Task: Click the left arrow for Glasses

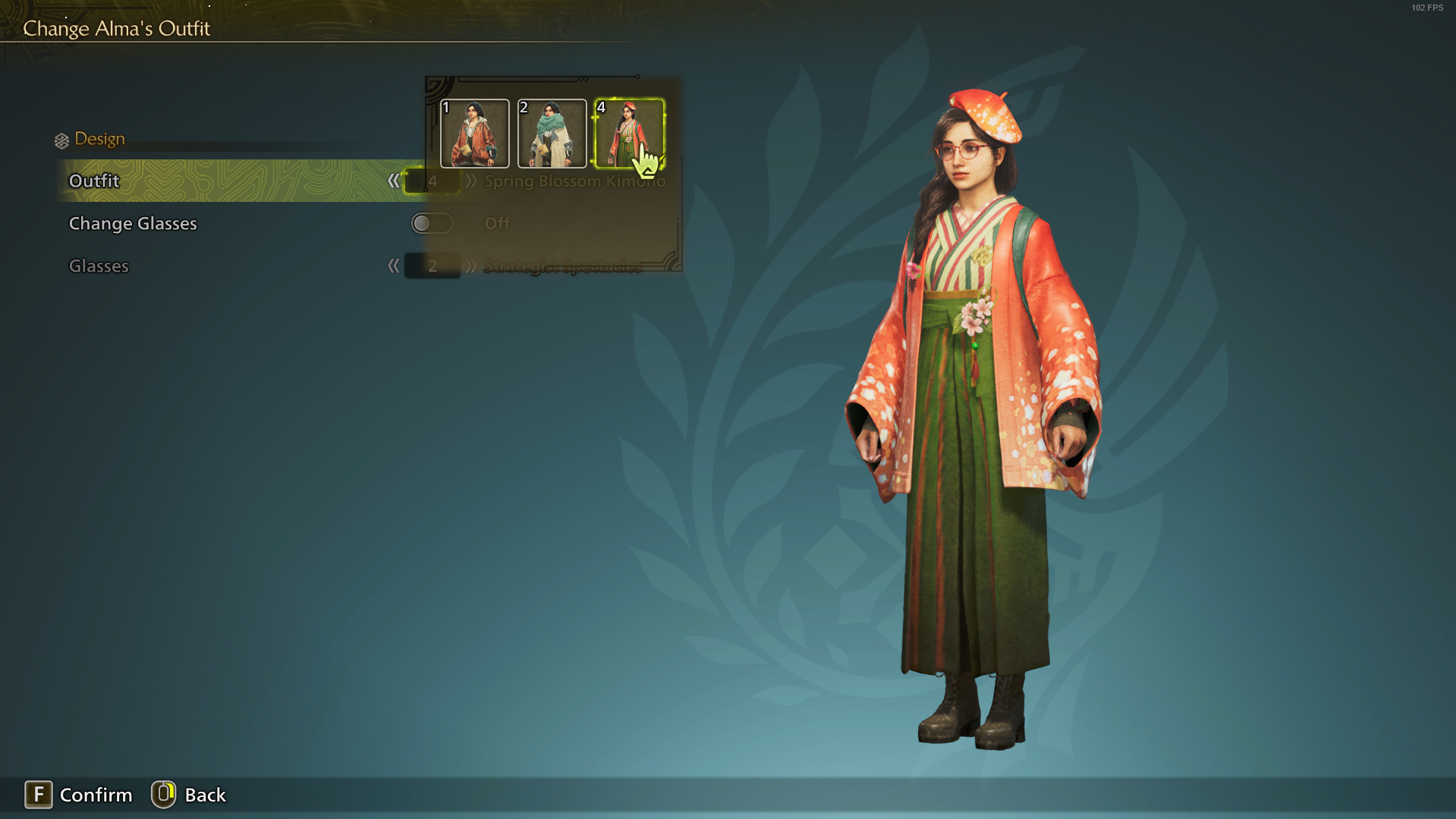Action: click(393, 266)
